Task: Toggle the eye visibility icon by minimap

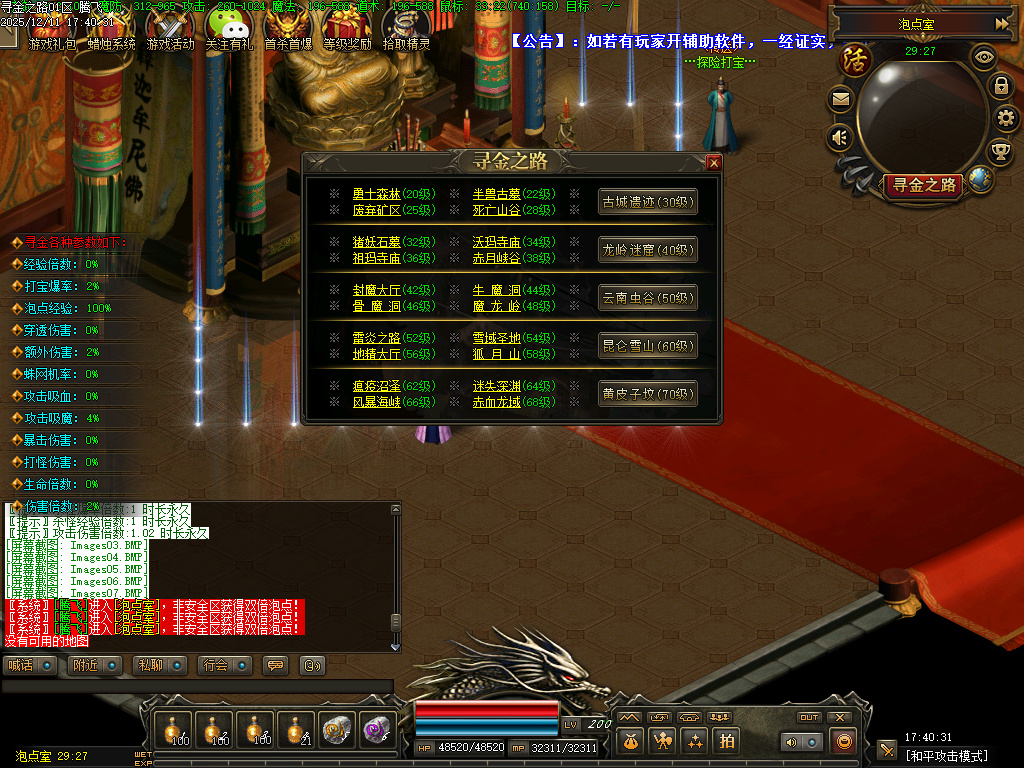Action: pos(984,57)
